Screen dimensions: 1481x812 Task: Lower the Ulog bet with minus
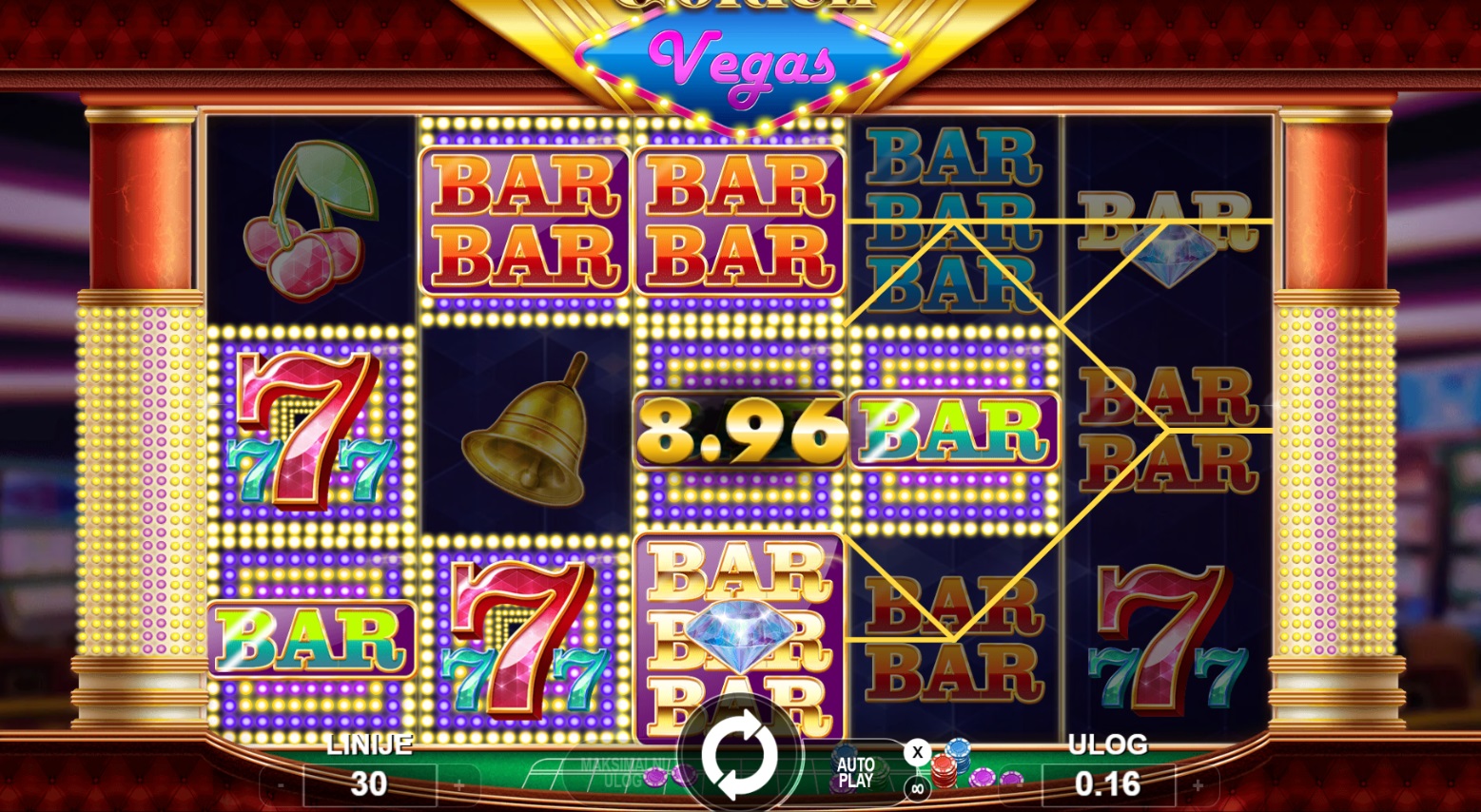(1020, 785)
